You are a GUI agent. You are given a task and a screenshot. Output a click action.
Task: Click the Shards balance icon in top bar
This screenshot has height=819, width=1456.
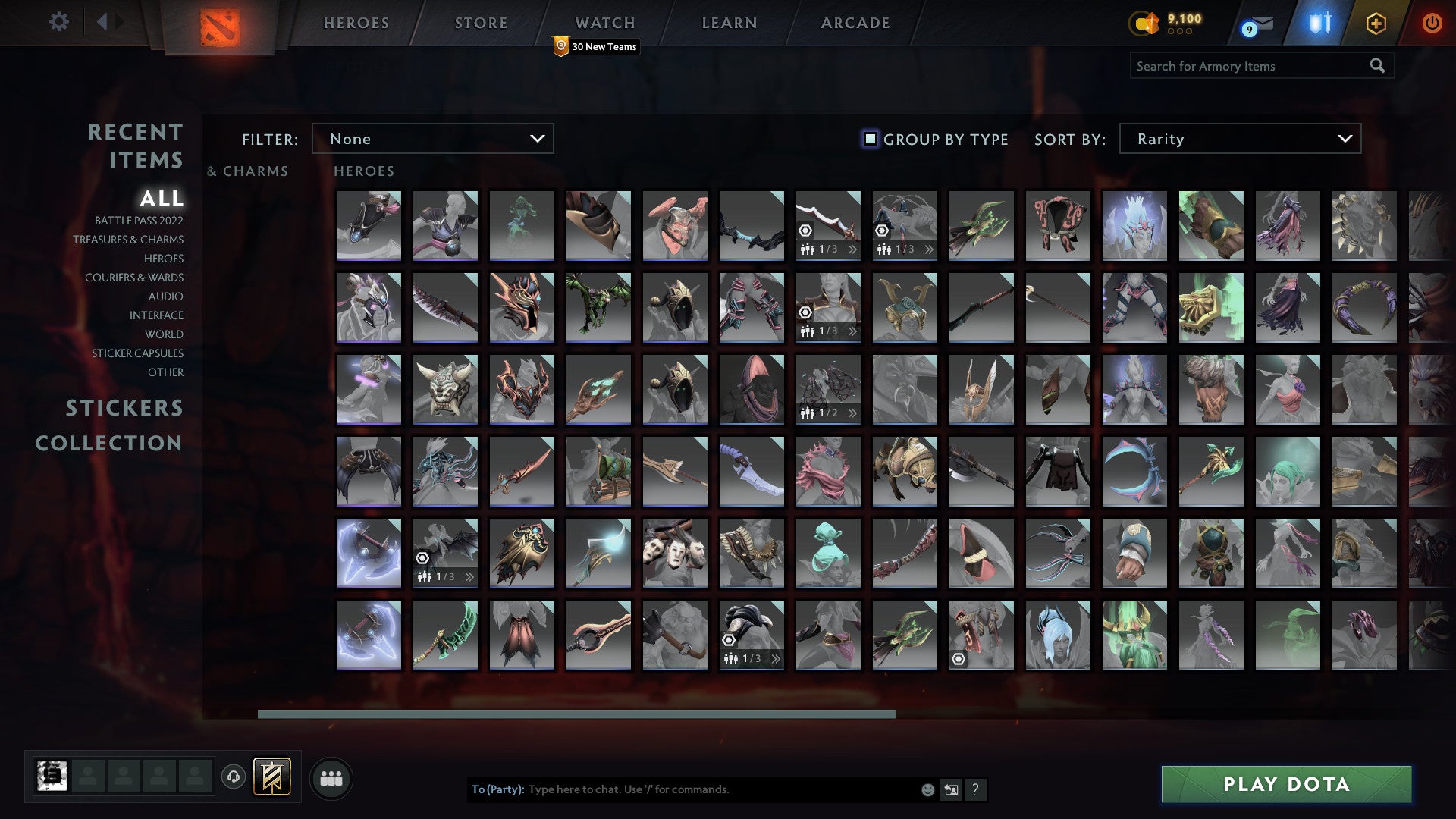[1145, 24]
